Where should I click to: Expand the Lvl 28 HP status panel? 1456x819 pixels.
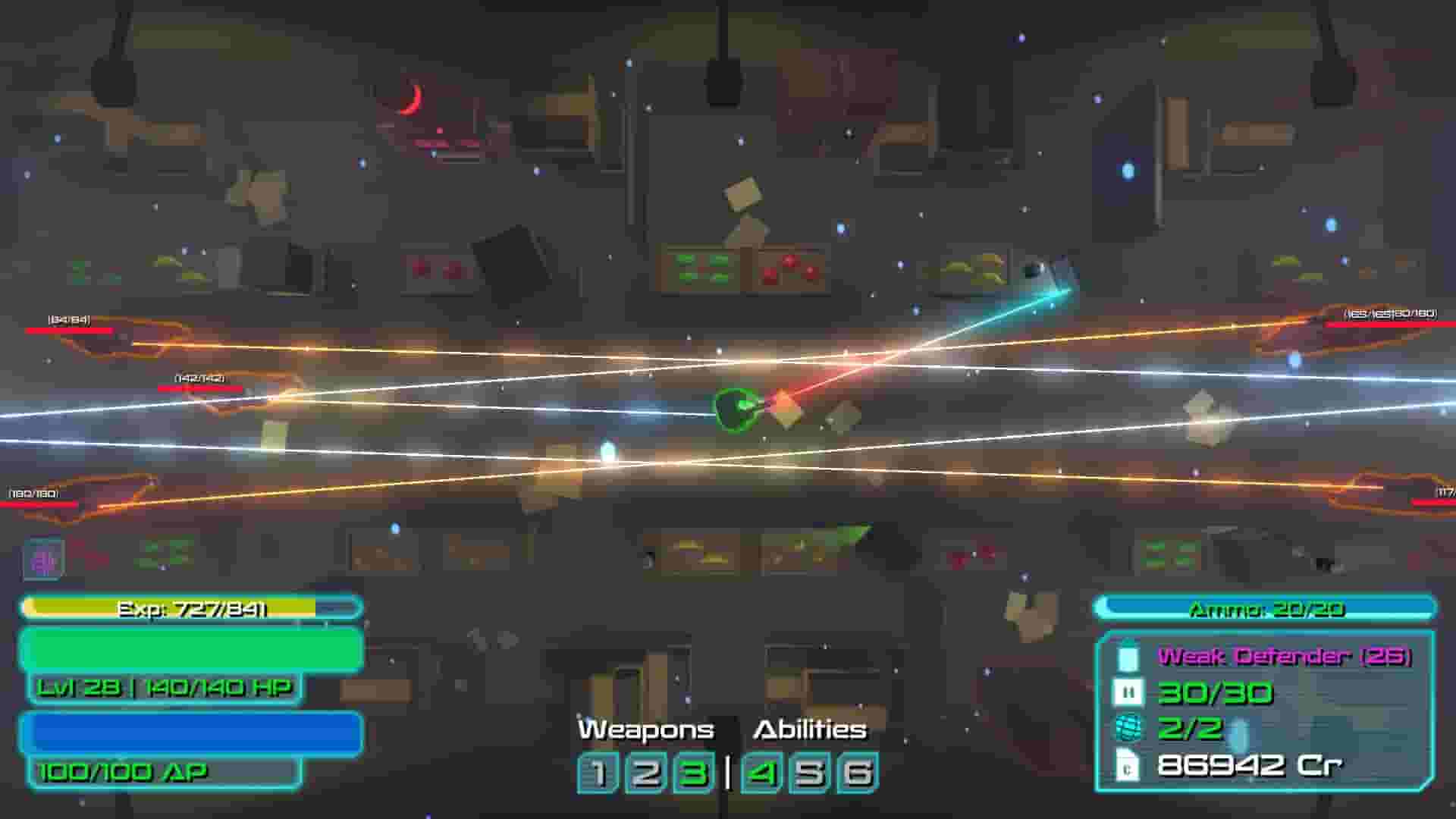[x=165, y=689]
